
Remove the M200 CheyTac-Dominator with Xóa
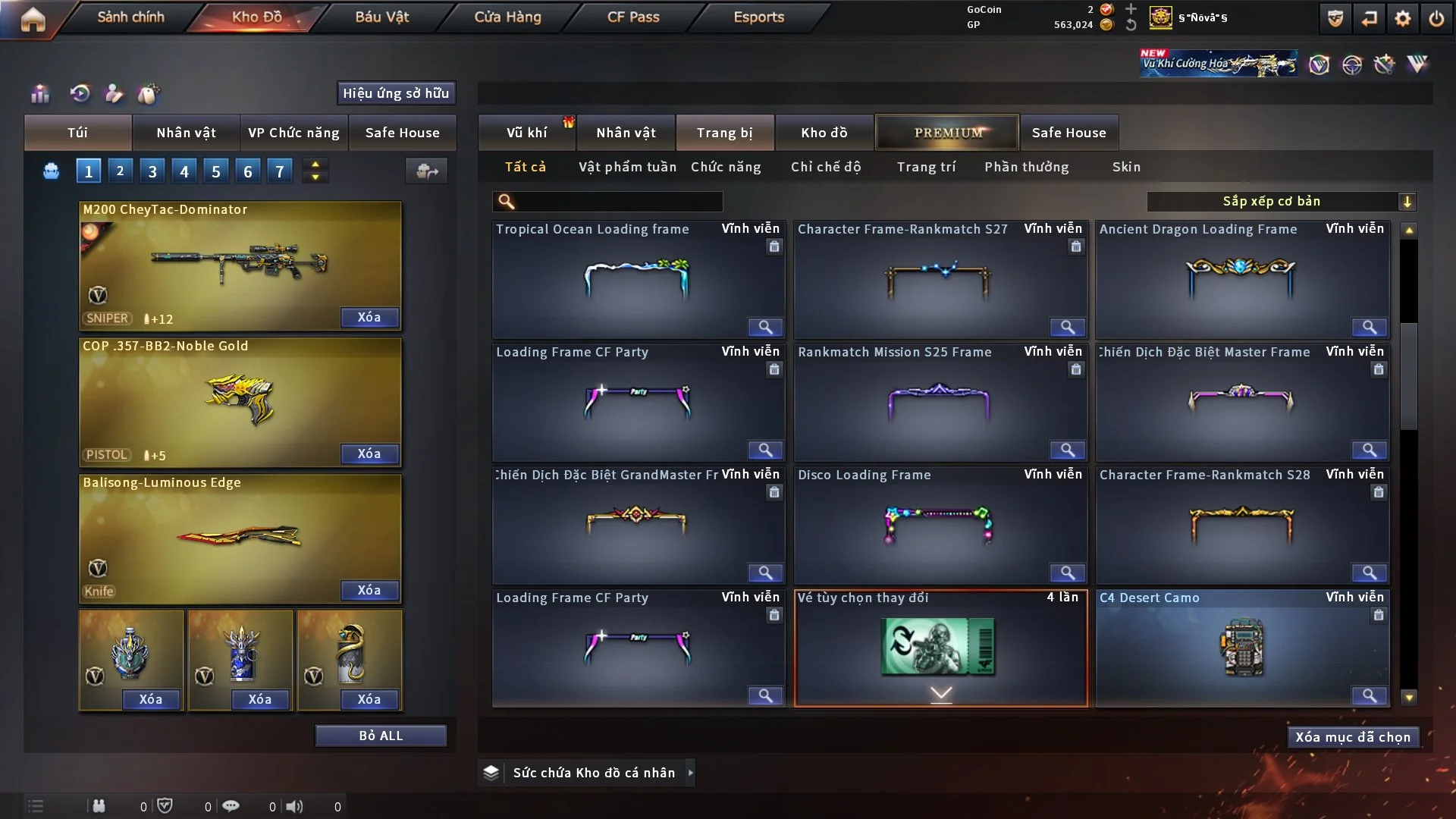[369, 317]
